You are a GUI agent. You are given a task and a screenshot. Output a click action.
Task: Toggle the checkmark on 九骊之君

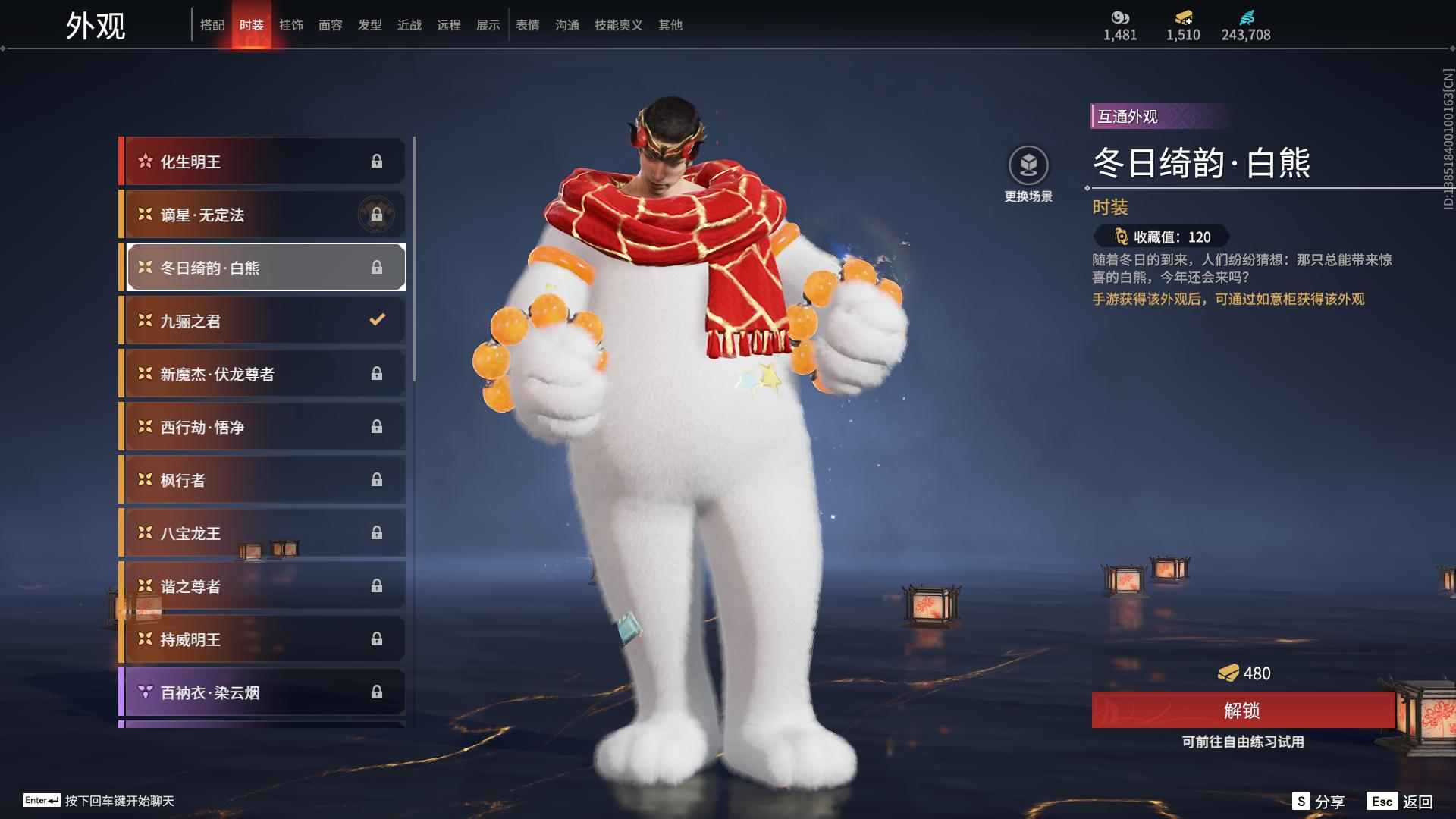tap(377, 320)
